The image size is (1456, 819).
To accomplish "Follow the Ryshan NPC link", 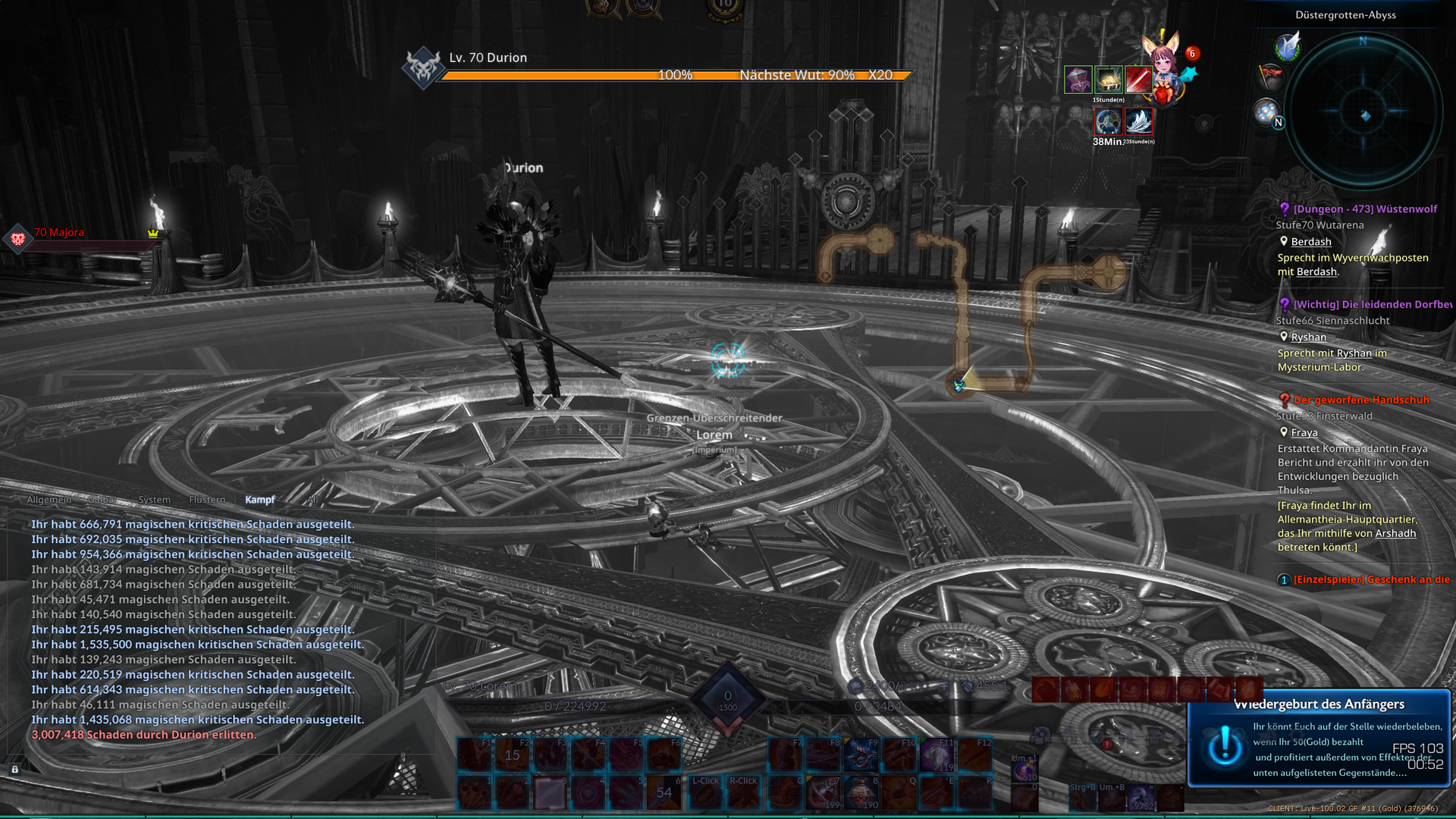I will (1309, 337).
